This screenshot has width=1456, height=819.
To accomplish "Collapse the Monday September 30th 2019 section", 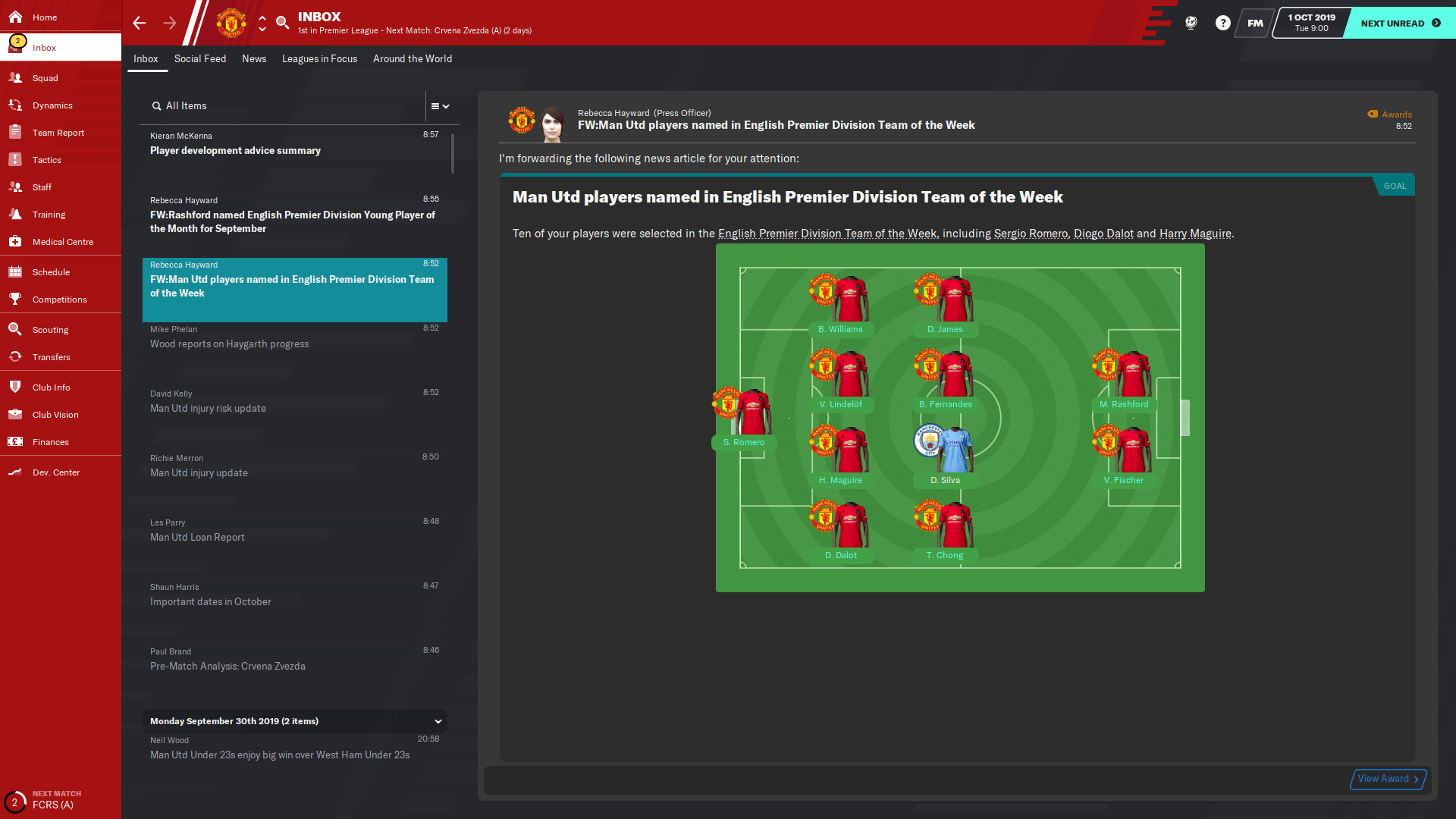I will (438, 721).
